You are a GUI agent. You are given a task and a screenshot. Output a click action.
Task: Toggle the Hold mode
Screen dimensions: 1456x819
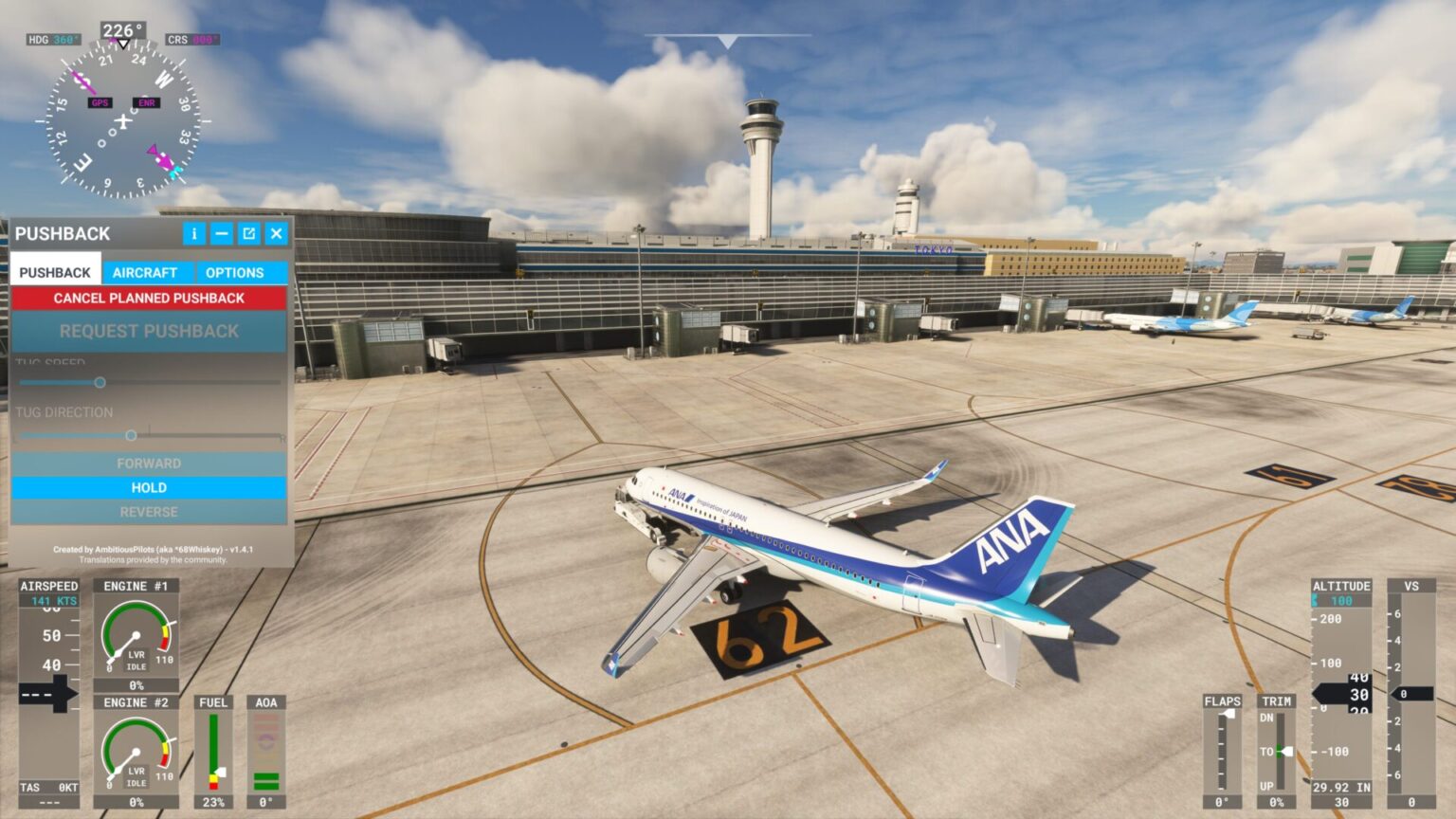[149, 487]
